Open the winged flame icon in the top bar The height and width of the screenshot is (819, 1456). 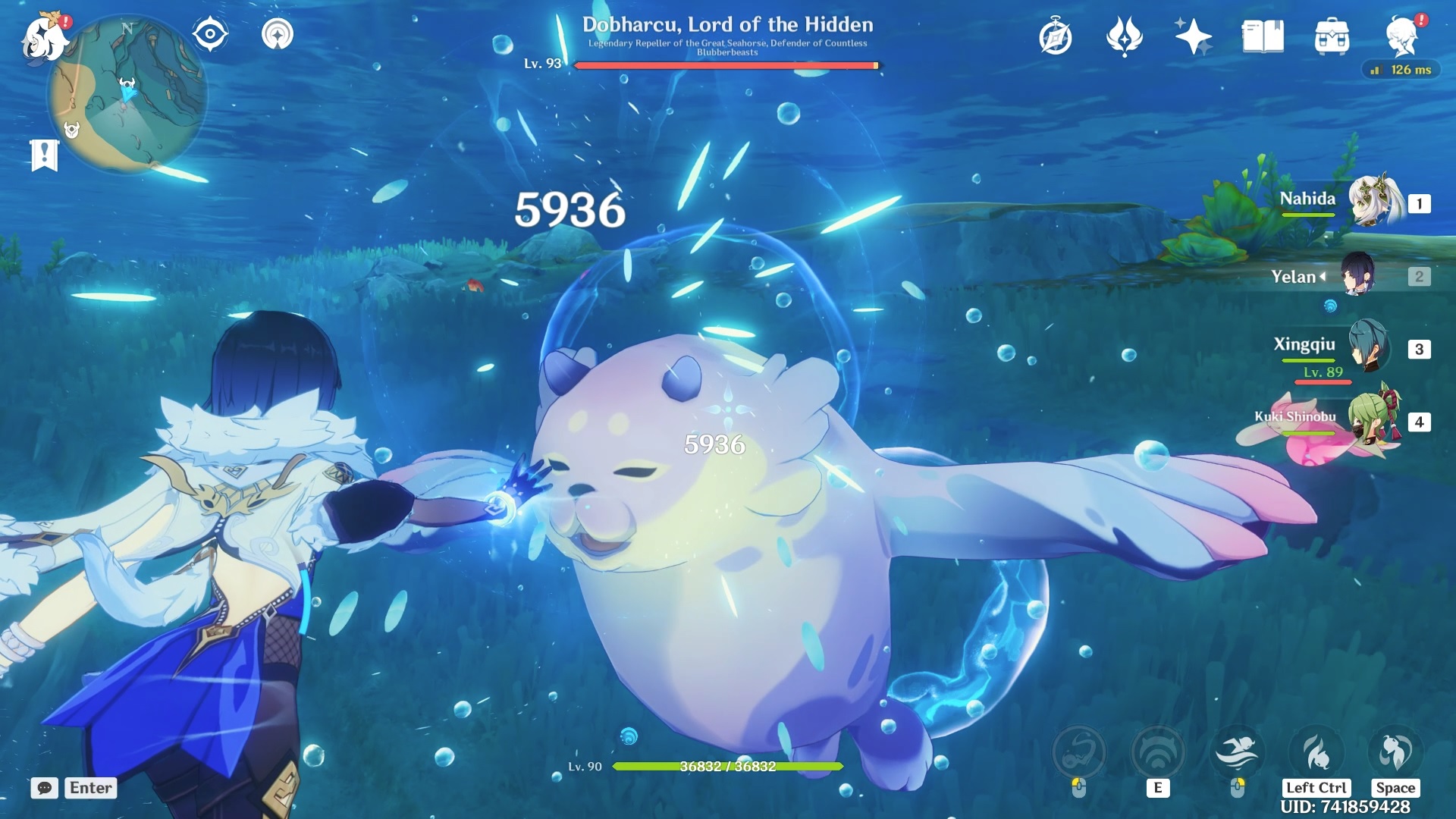pyautogui.click(x=1124, y=36)
